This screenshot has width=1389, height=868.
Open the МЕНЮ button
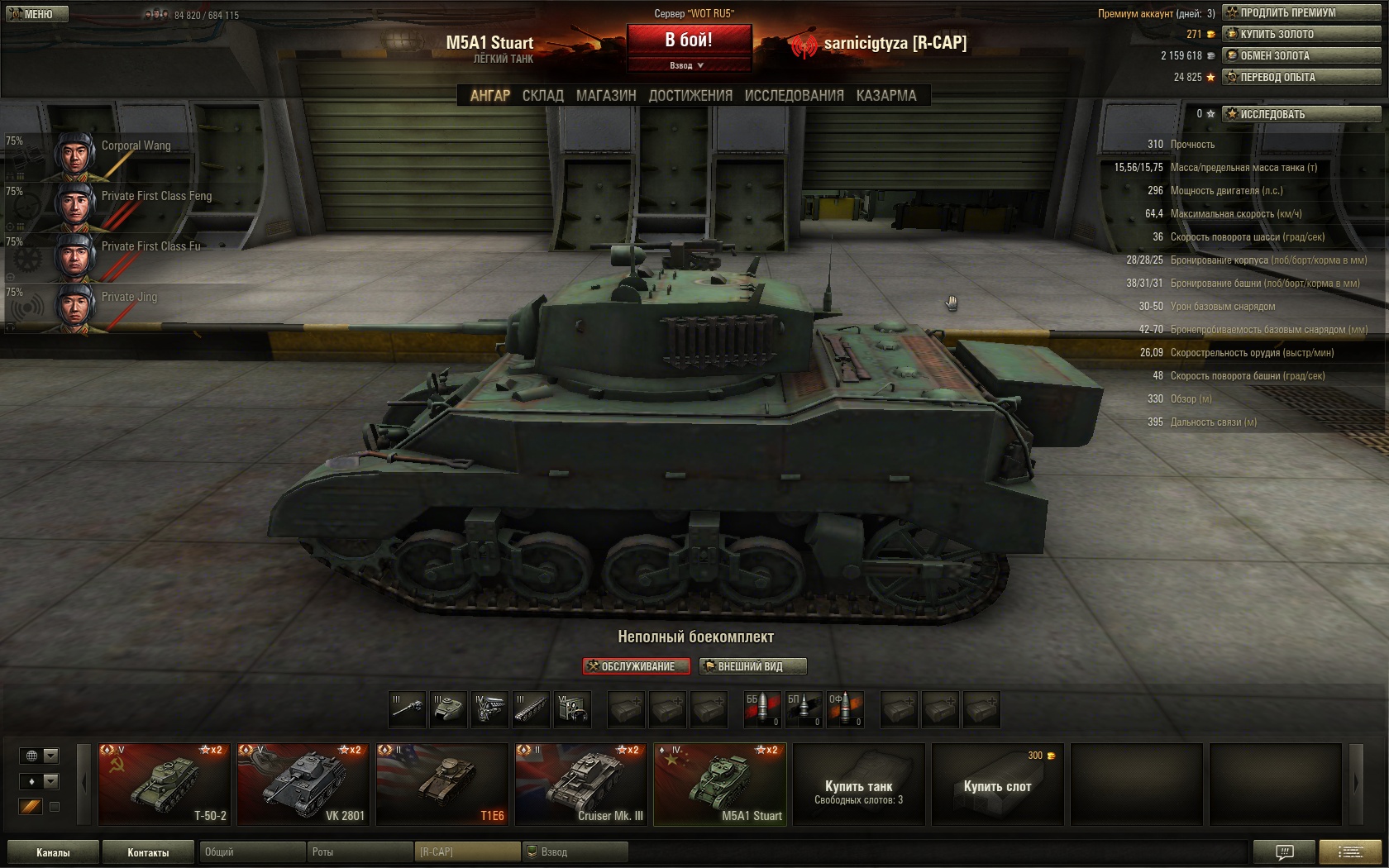point(36,14)
